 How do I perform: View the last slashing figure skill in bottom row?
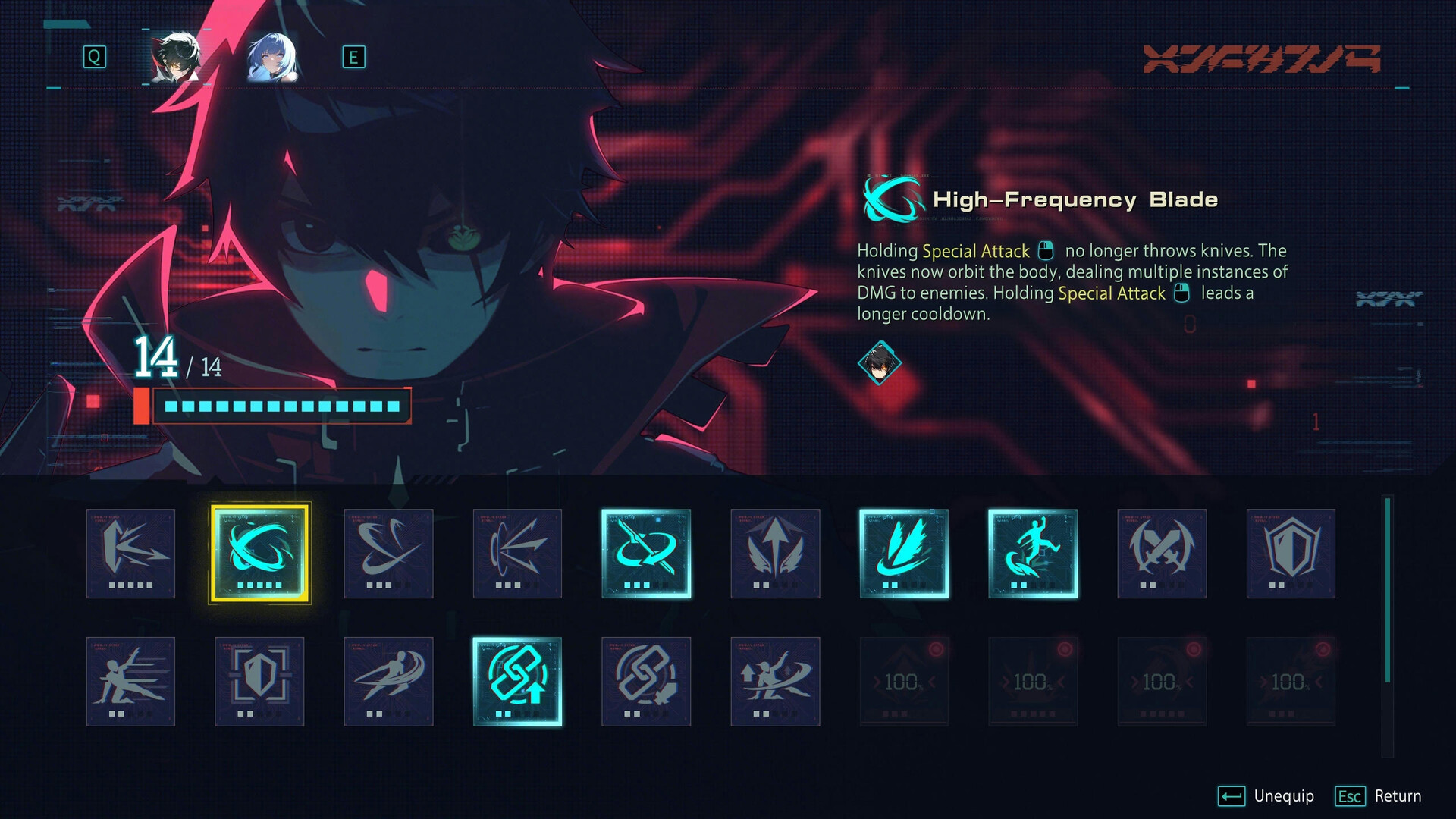775,680
